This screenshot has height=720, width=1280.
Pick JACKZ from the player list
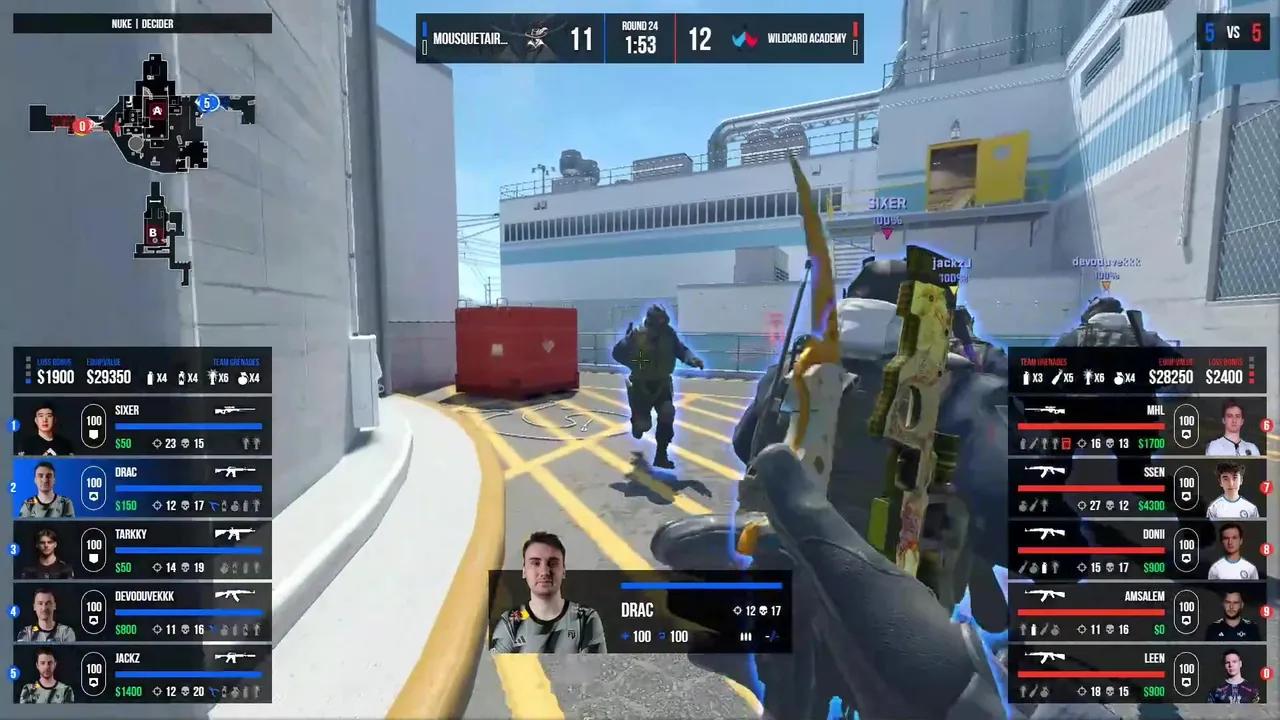pyautogui.click(x=142, y=673)
